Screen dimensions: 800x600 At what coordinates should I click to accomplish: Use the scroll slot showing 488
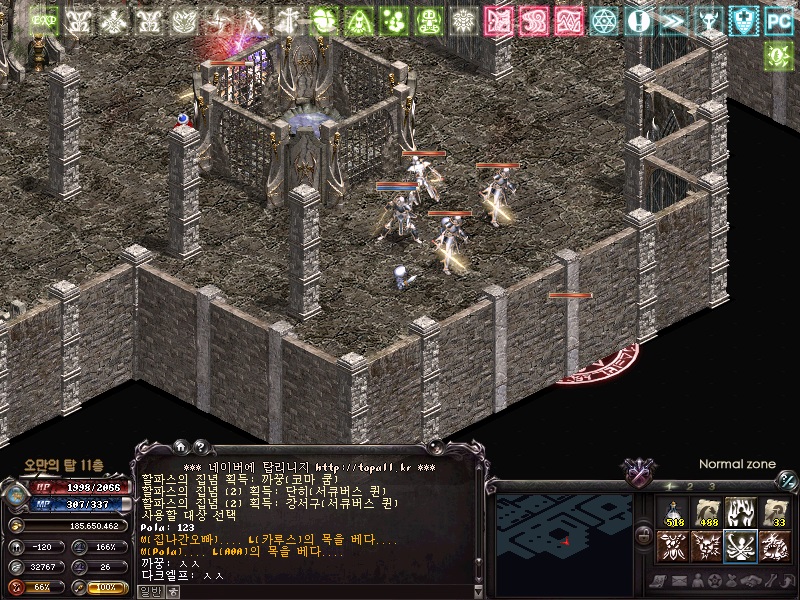coord(706,512)
